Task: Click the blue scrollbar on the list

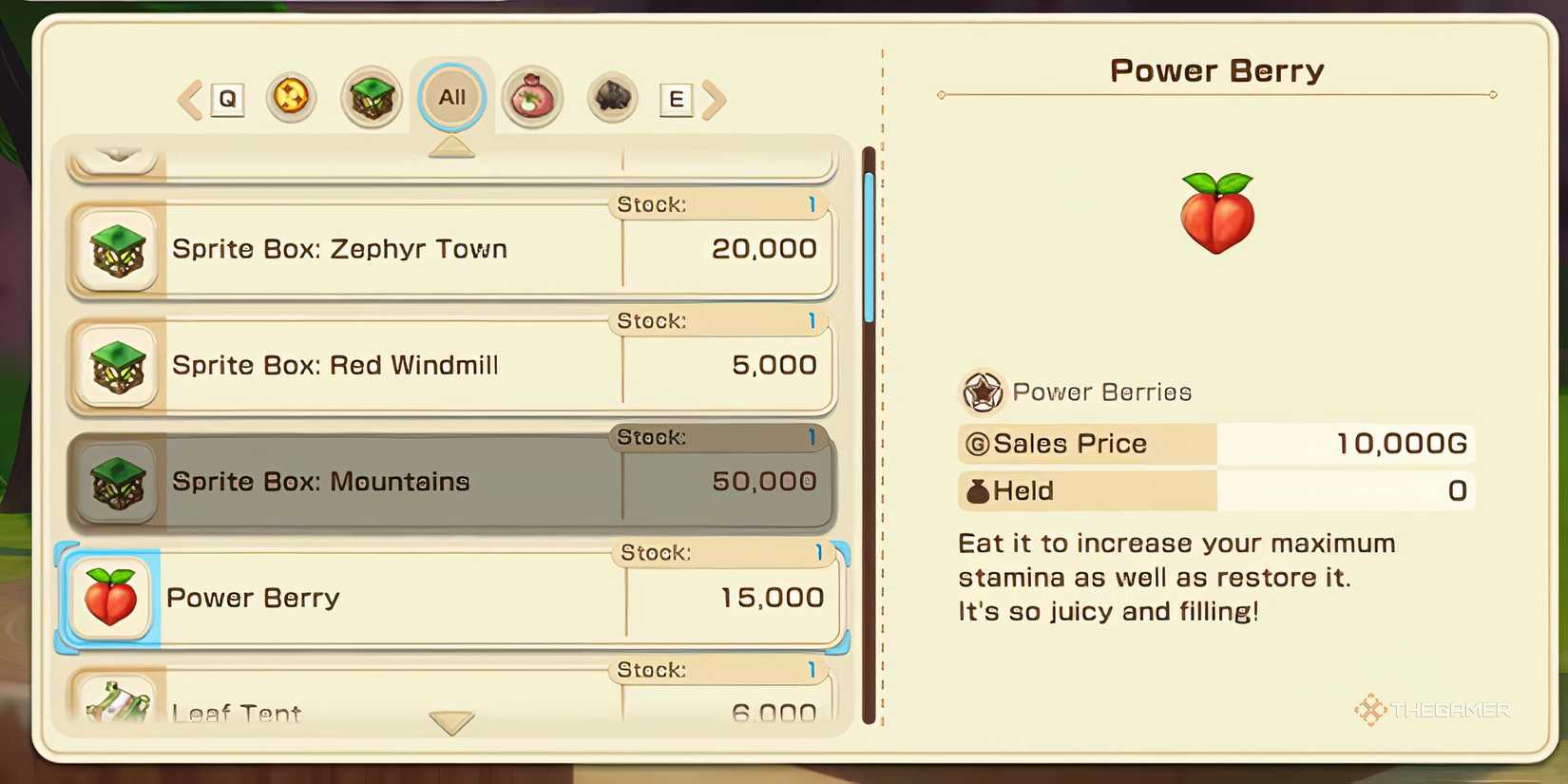Action: (868, 247)
